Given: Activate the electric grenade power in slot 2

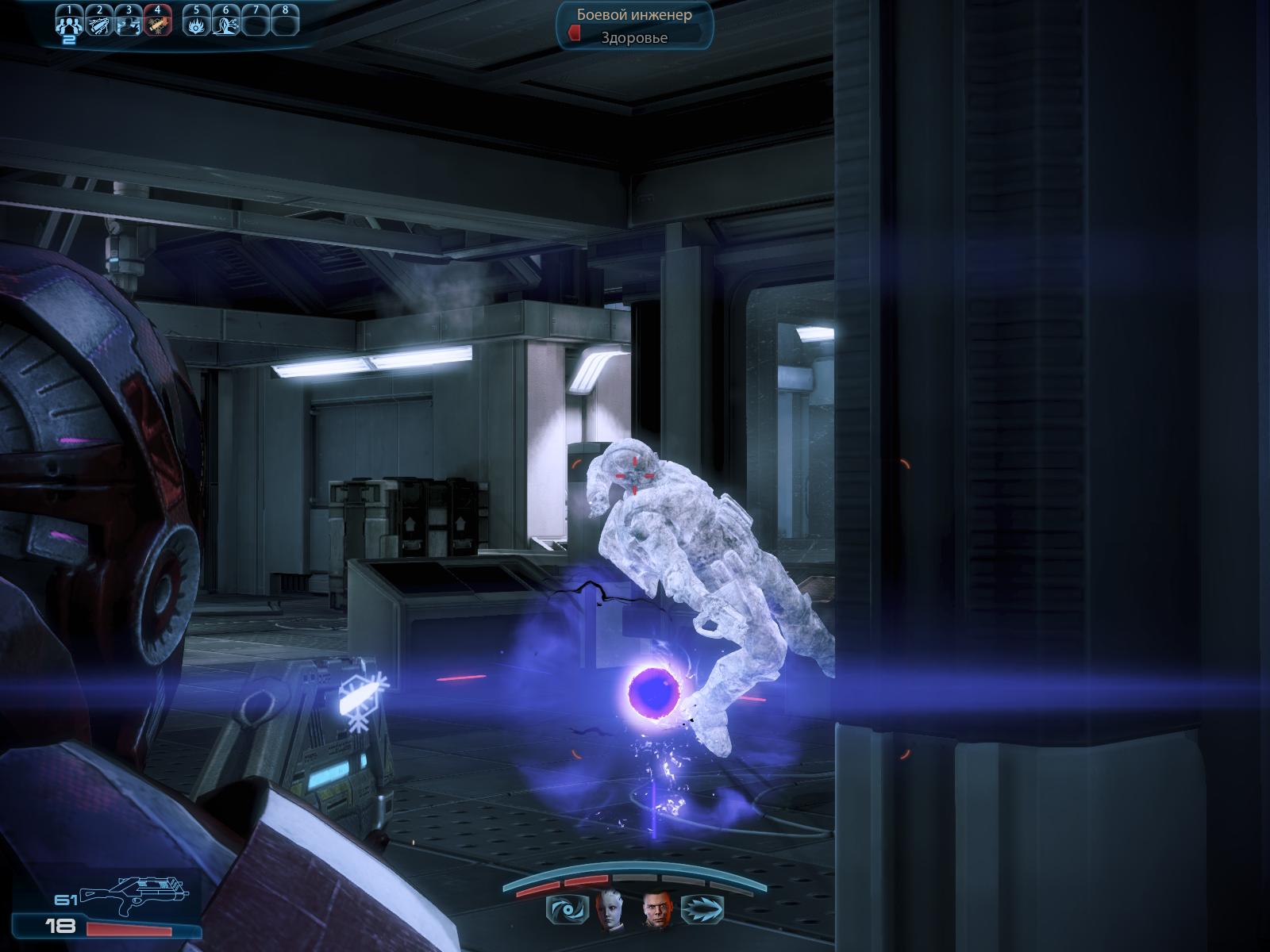Looking at the screenshot, I should (99, 25).
